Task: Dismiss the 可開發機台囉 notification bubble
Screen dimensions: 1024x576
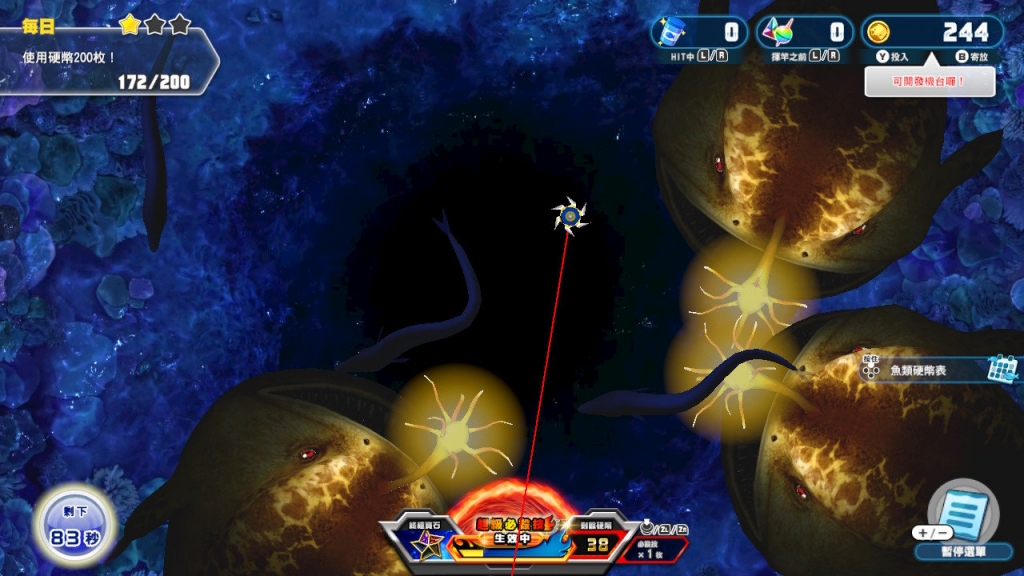Action: pos(930,81)
